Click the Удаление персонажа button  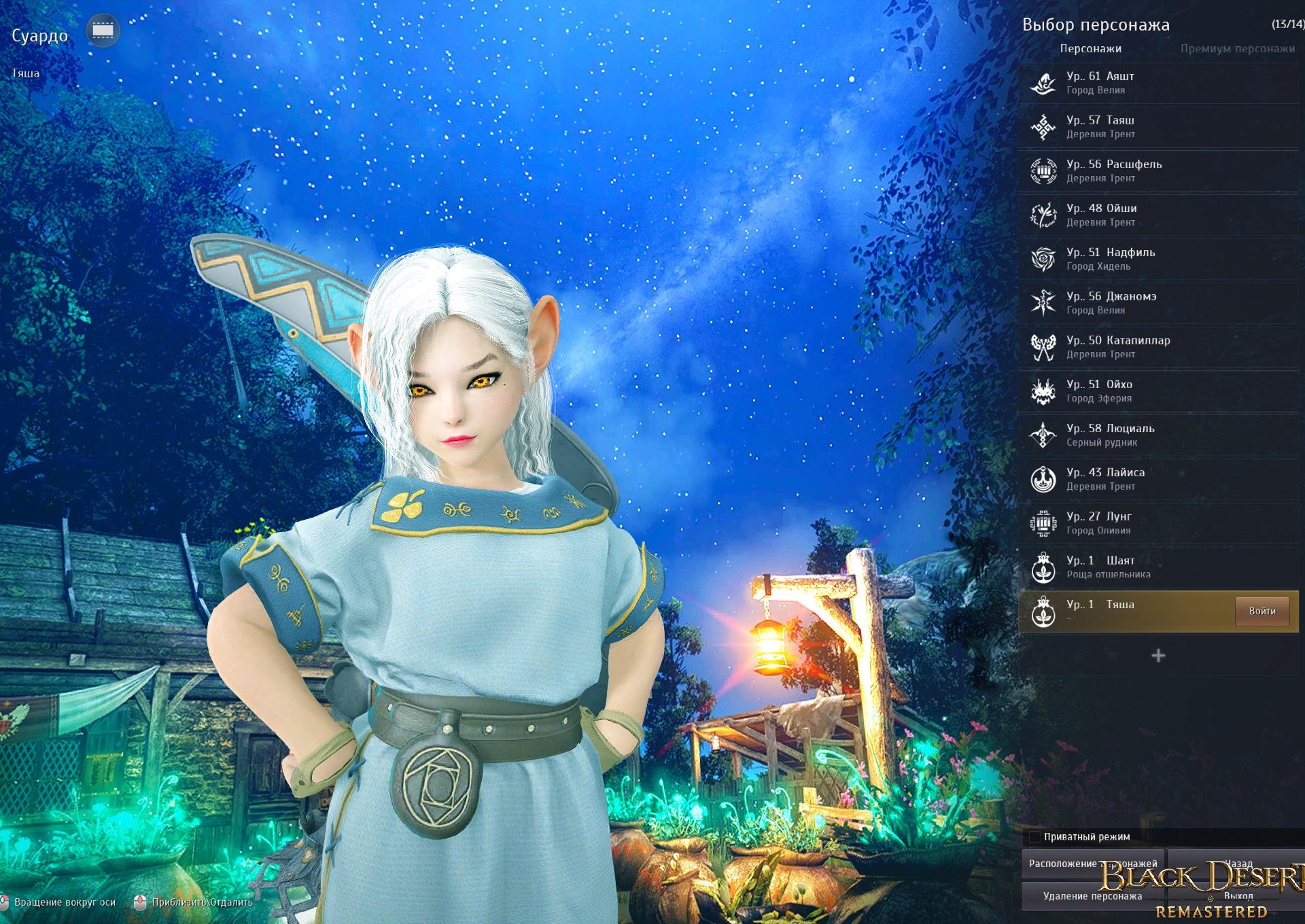(x=1092, y=896)
